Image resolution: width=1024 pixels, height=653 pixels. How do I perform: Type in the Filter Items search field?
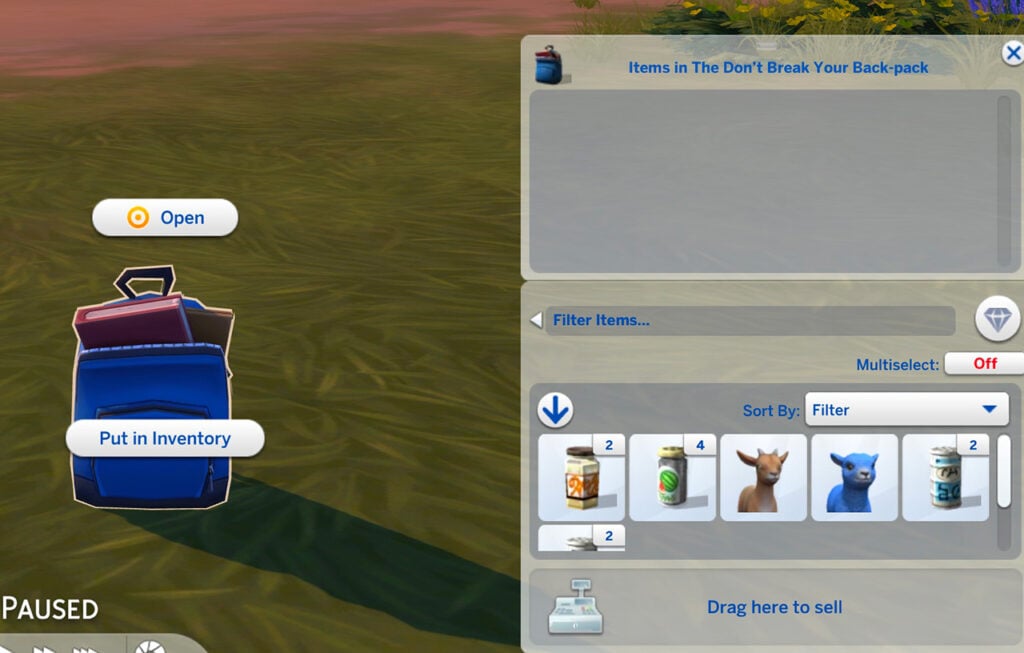pos(750,321)
